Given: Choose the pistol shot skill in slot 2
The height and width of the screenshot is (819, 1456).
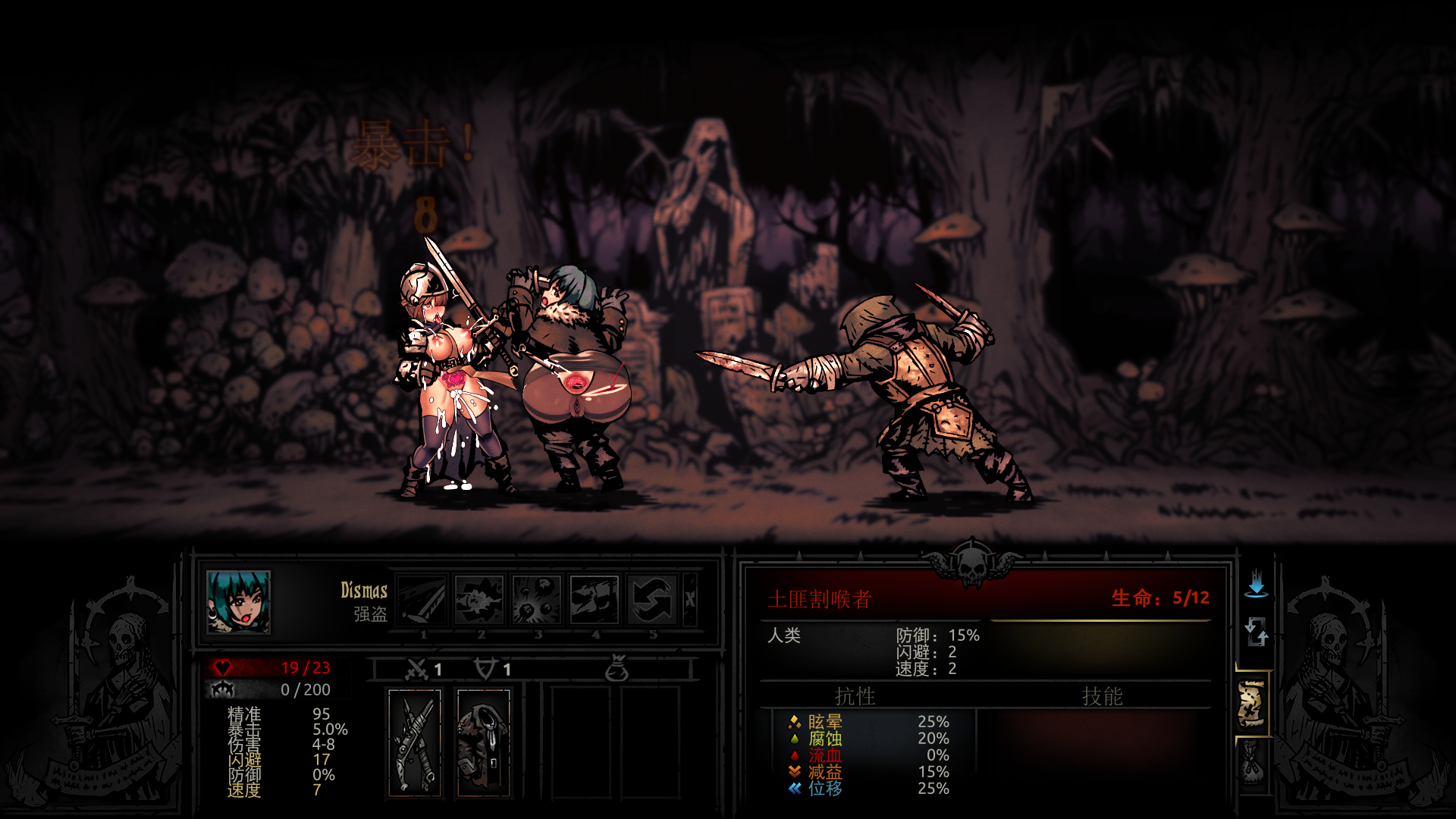Looking at the screenshot, I should pyautogui.click(x=479, y=600).
